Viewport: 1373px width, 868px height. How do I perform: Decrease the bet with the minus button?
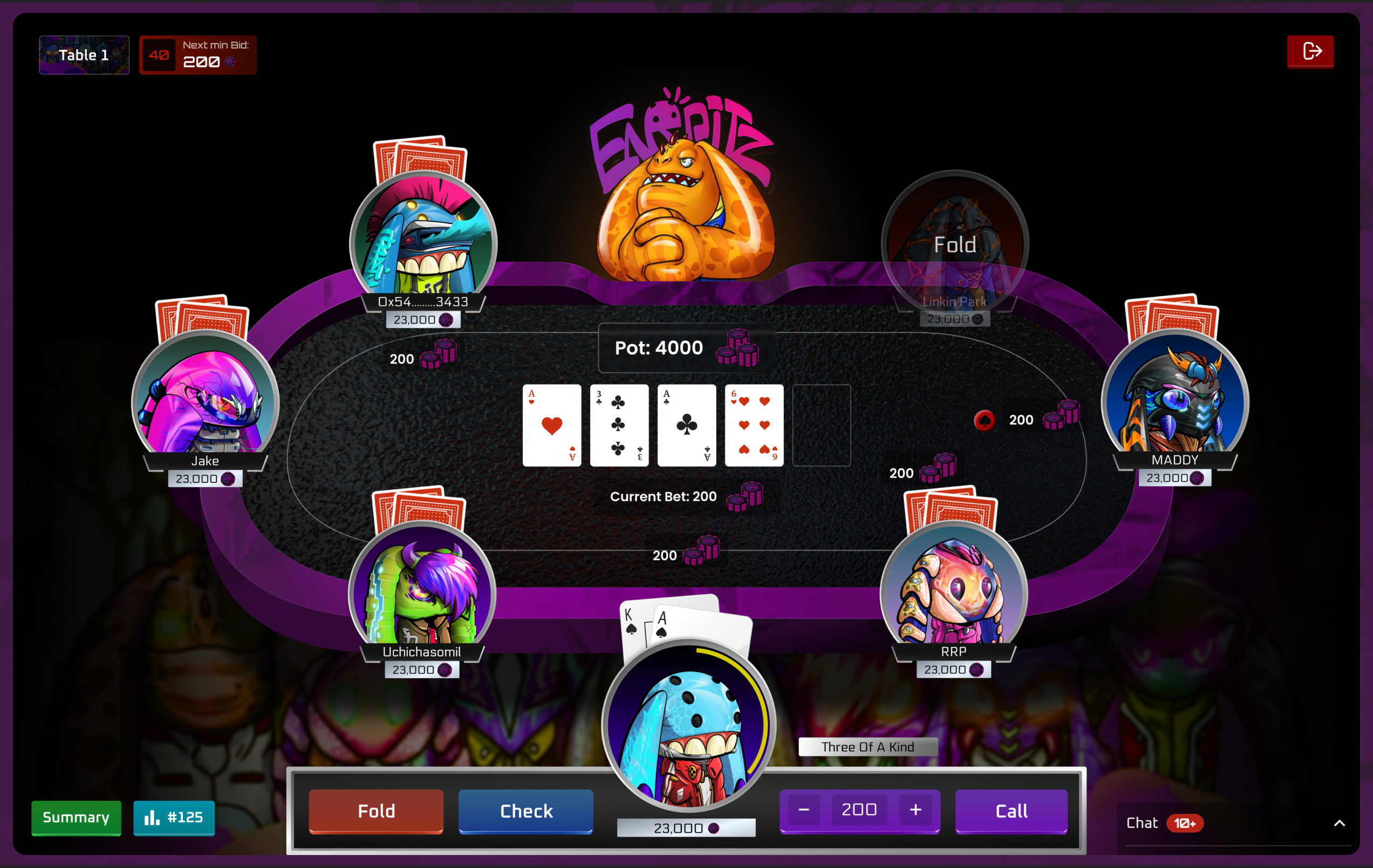[x=804, y=810]
